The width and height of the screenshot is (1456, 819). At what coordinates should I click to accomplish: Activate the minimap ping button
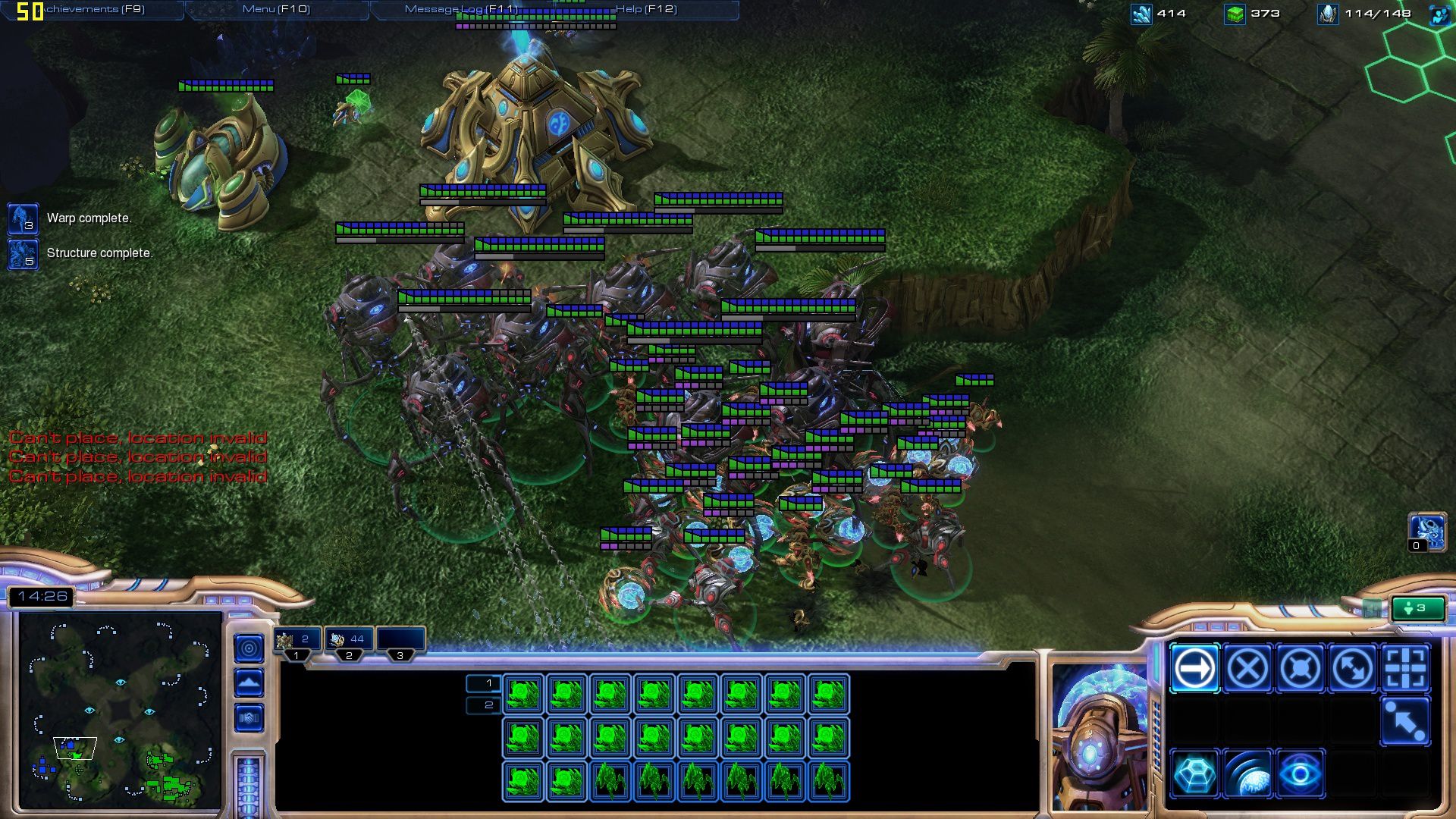point(249,648)
